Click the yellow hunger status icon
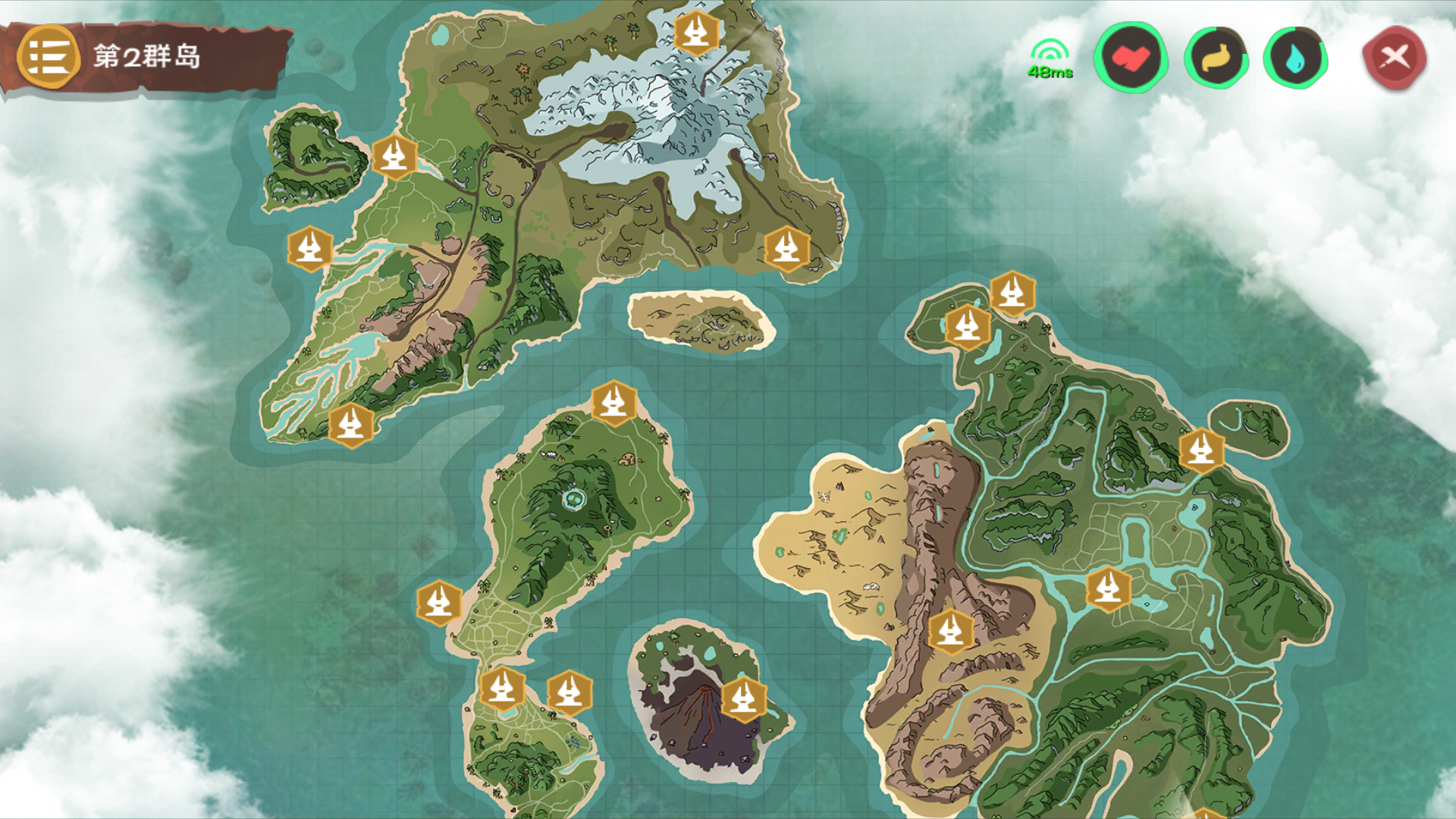 1217,58
